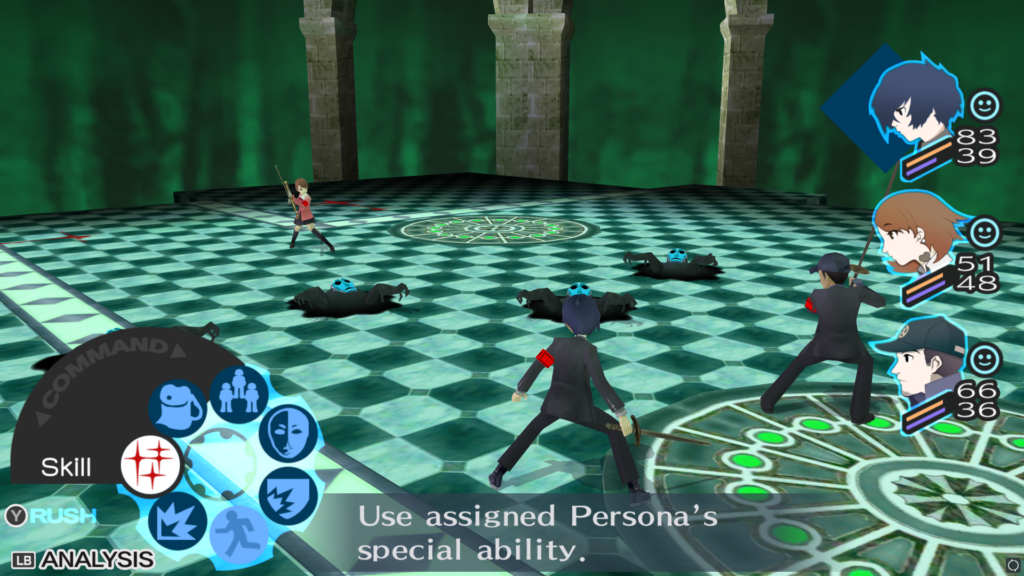Image resolution: width=1024 pixels, height=576 pixels.
Task: Select the Attack burst command icon
Action: coord(177,521)
